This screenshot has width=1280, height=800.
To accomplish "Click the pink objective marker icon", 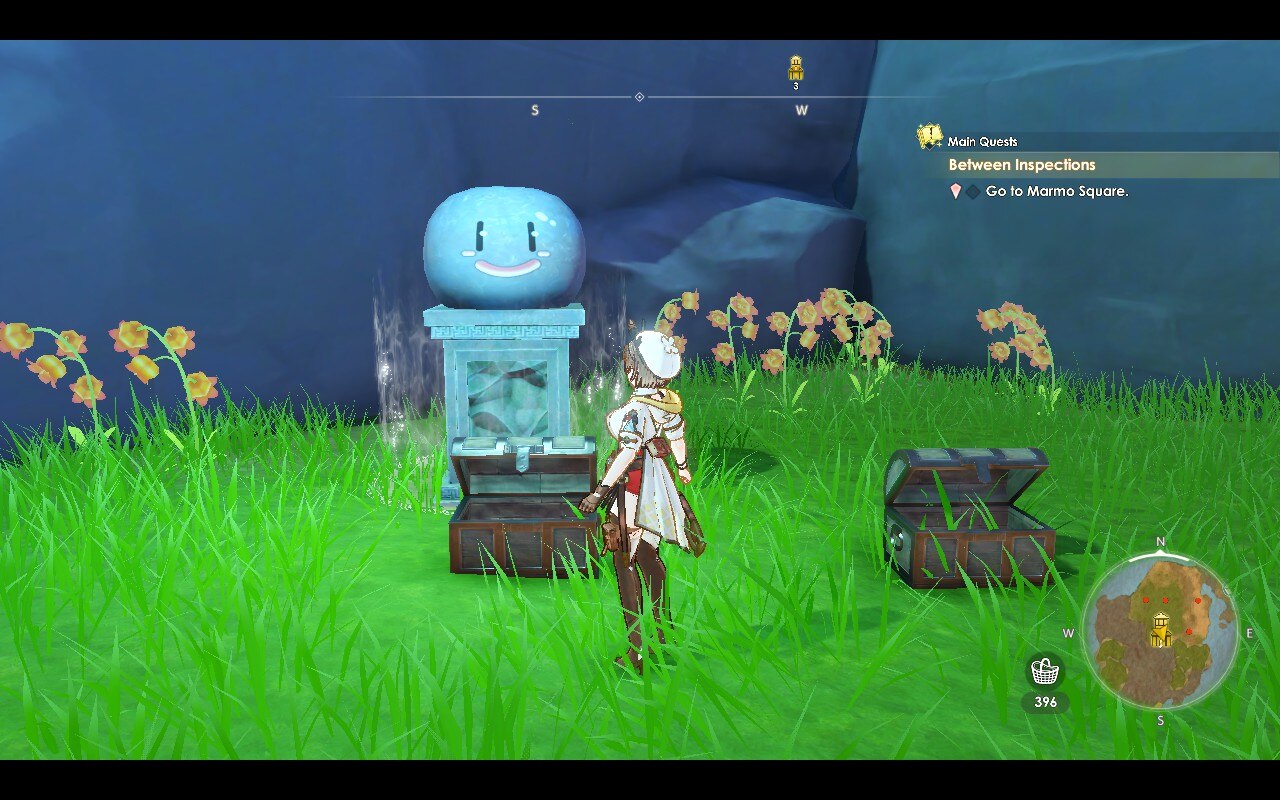I will [956, 192].
